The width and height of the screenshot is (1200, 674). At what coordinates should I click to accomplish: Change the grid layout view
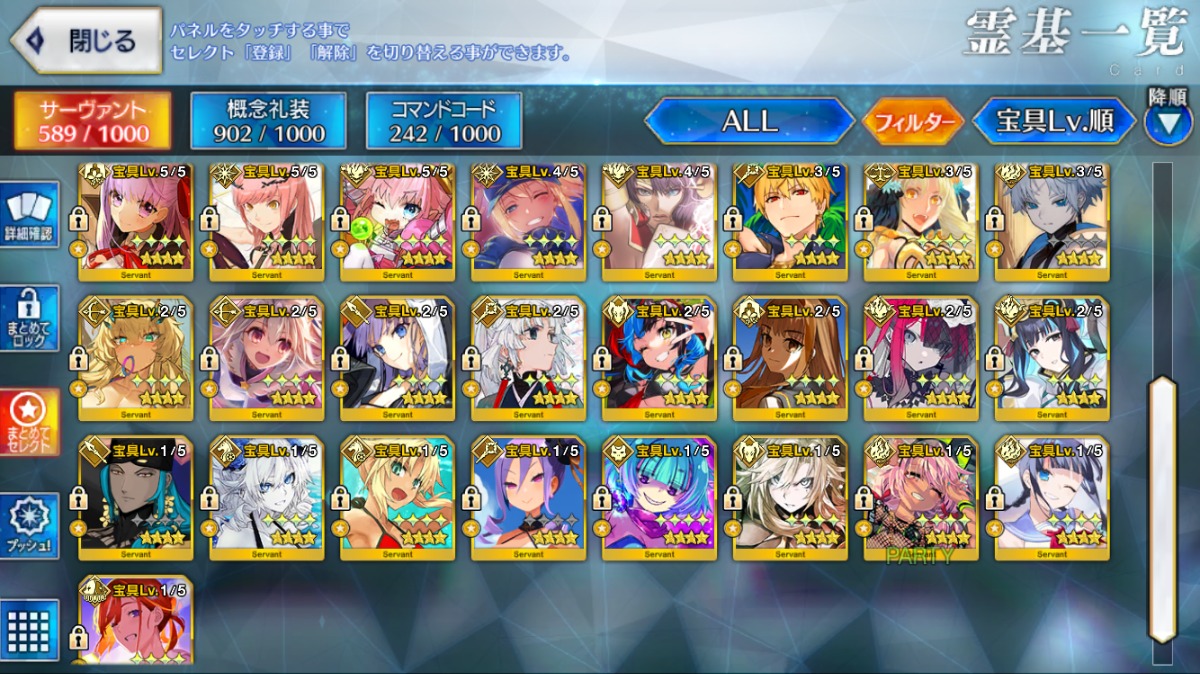tap(31, 627)
